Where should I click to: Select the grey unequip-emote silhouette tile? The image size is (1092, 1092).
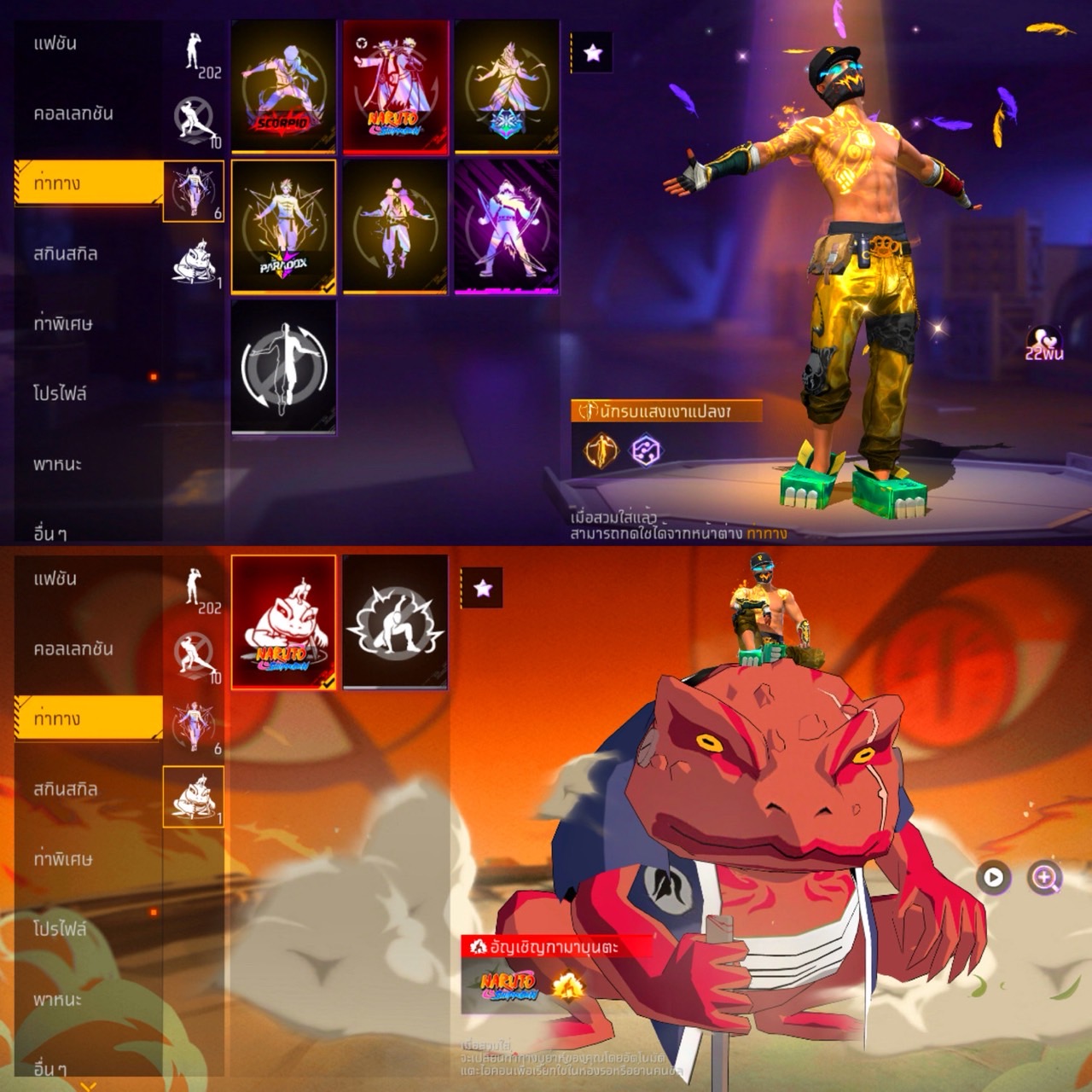(283, 367)
